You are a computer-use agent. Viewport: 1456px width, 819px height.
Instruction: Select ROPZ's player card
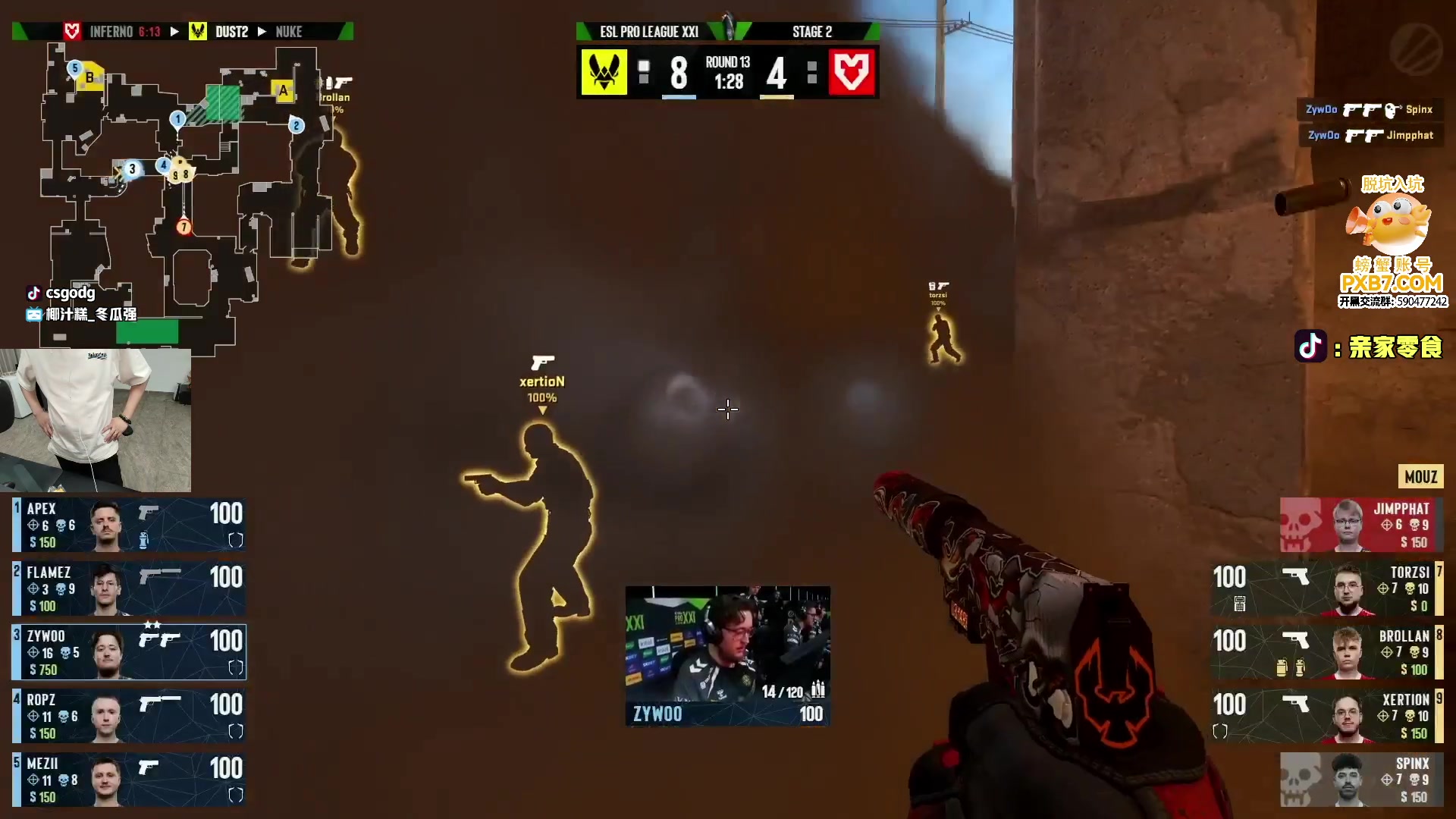129,716
